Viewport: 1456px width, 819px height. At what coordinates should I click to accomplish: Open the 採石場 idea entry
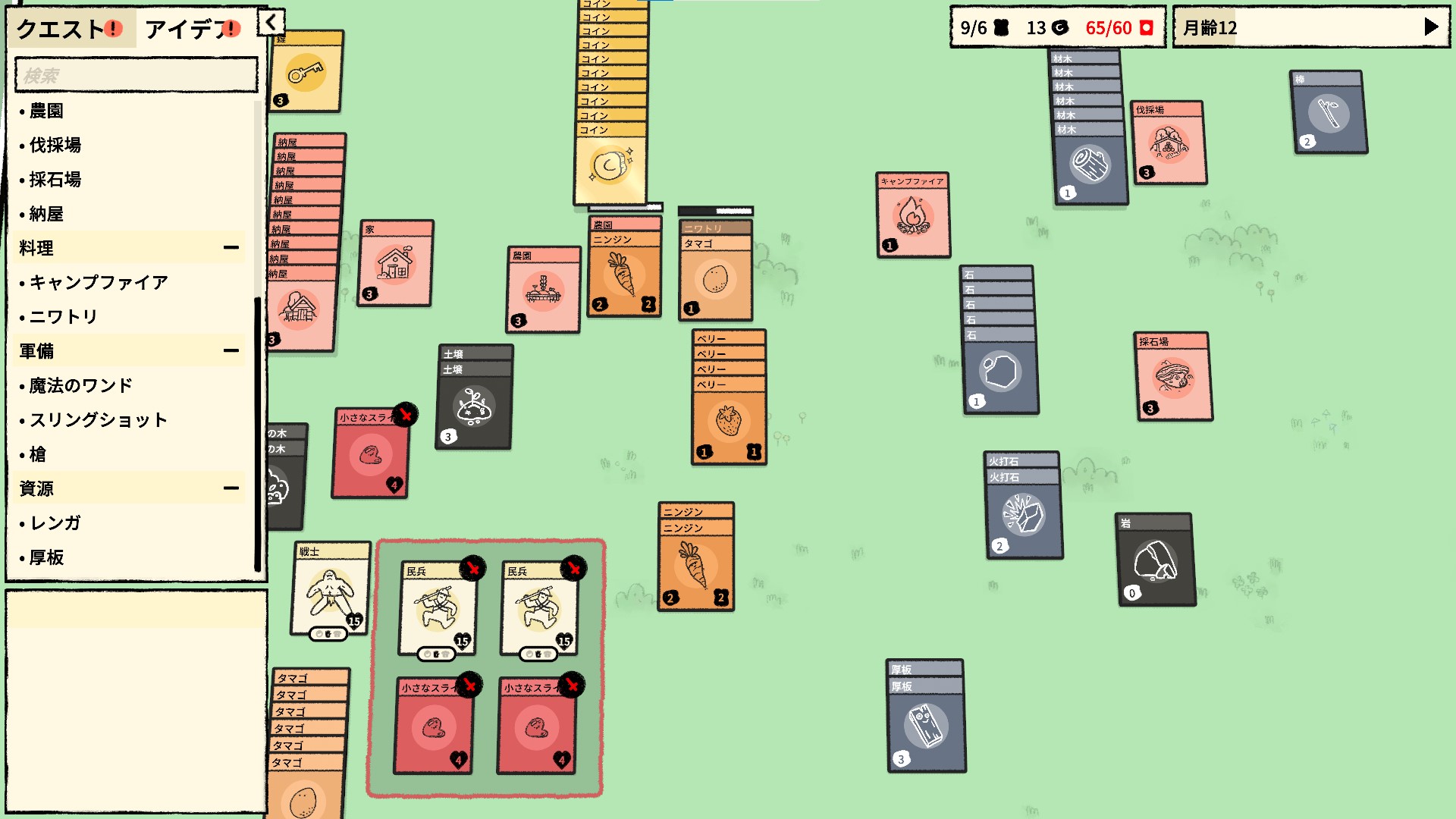pos(55,180)
